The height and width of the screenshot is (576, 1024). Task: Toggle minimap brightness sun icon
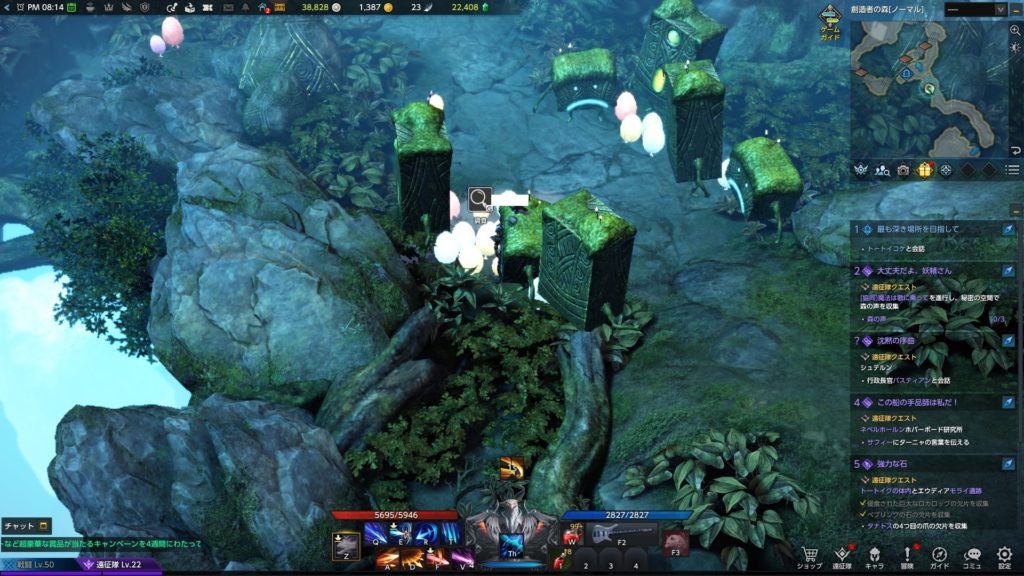(1015, 49)
